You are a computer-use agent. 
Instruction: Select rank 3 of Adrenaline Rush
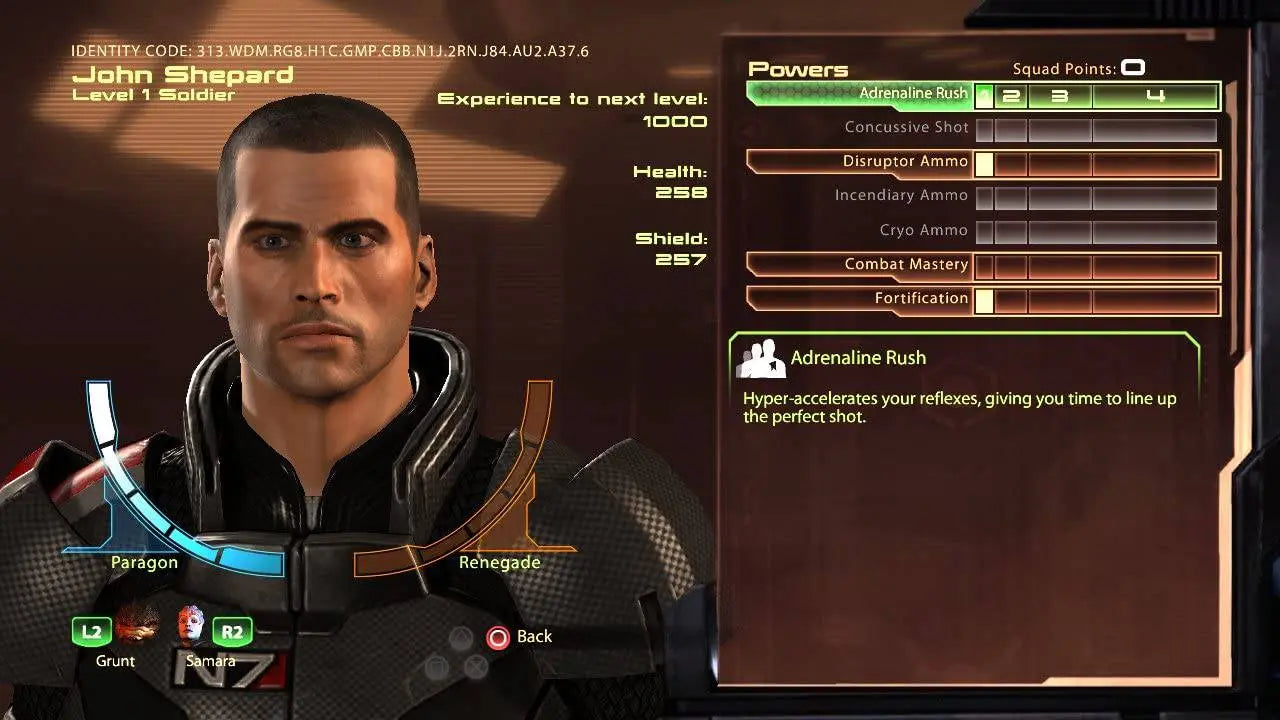click(x=1060, y=96)
